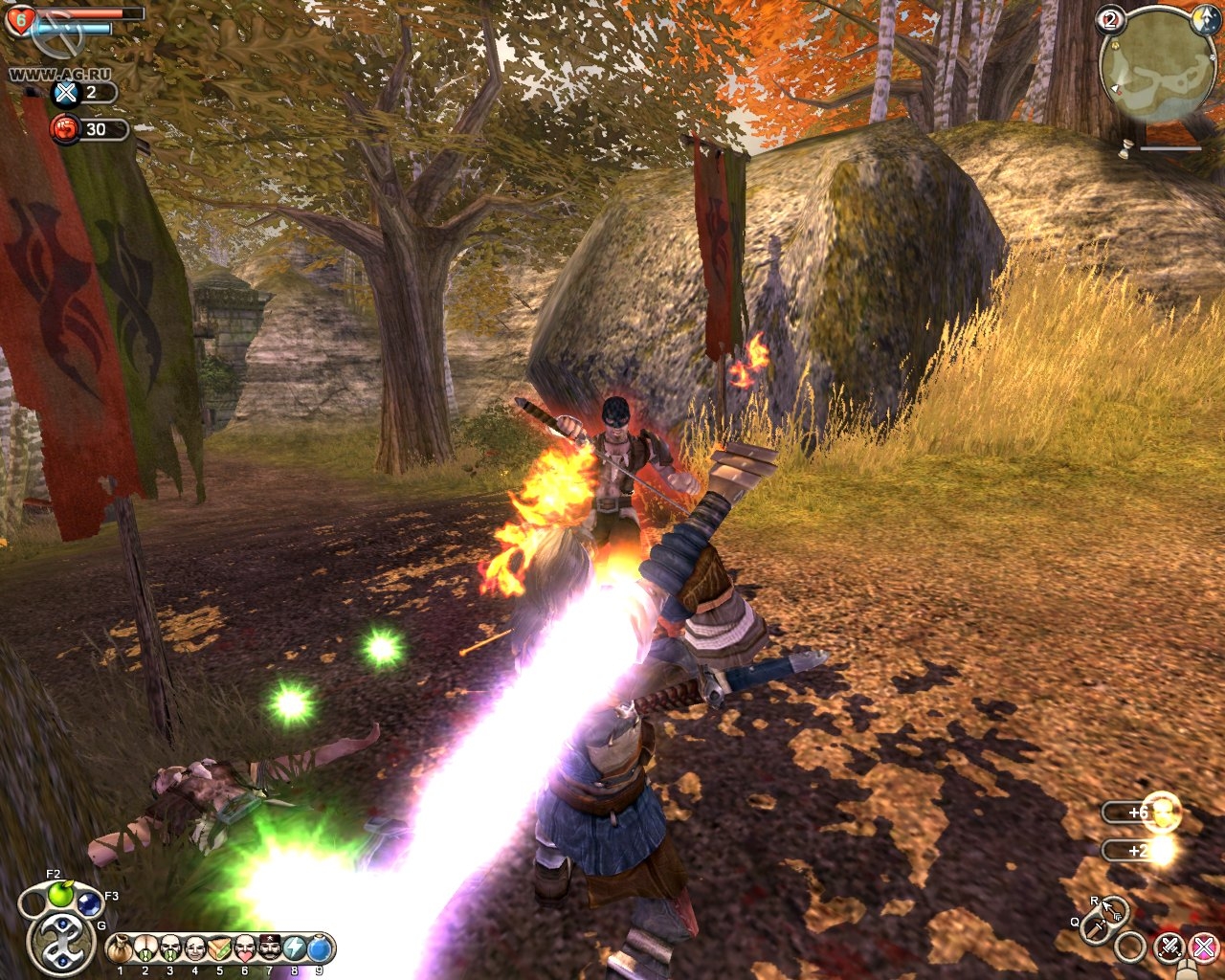Eat the green apple quick item
The width and height of the screenshot is (1225, 980).
61,894
